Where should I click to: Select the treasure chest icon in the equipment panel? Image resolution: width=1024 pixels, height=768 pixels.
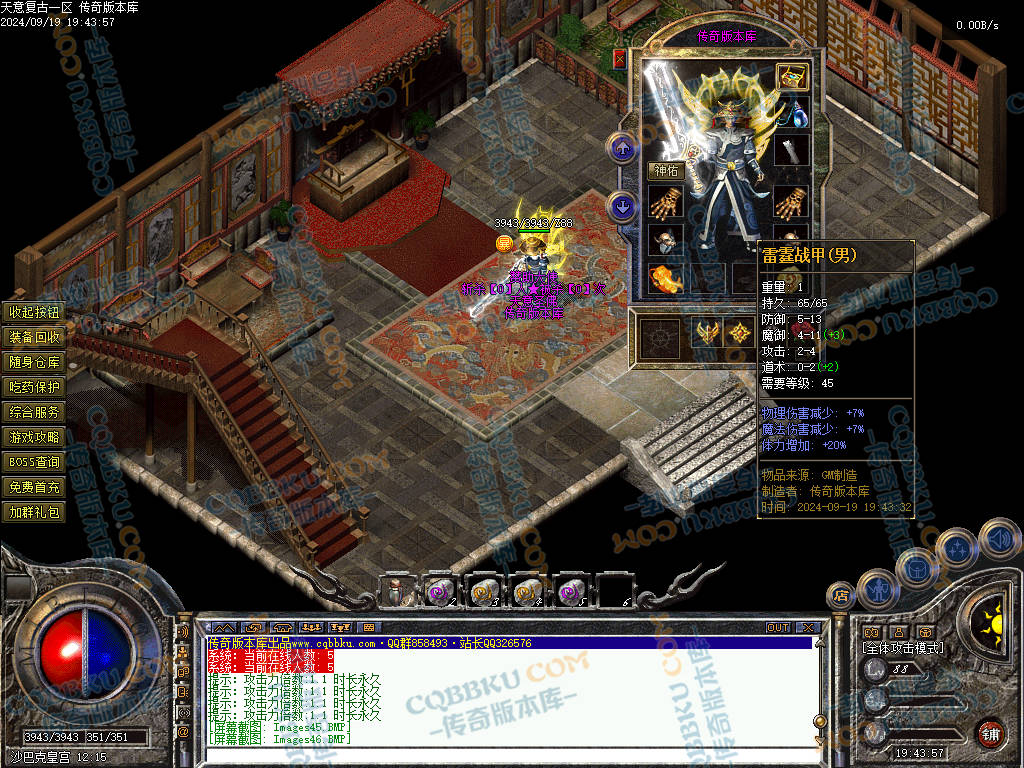792,77
